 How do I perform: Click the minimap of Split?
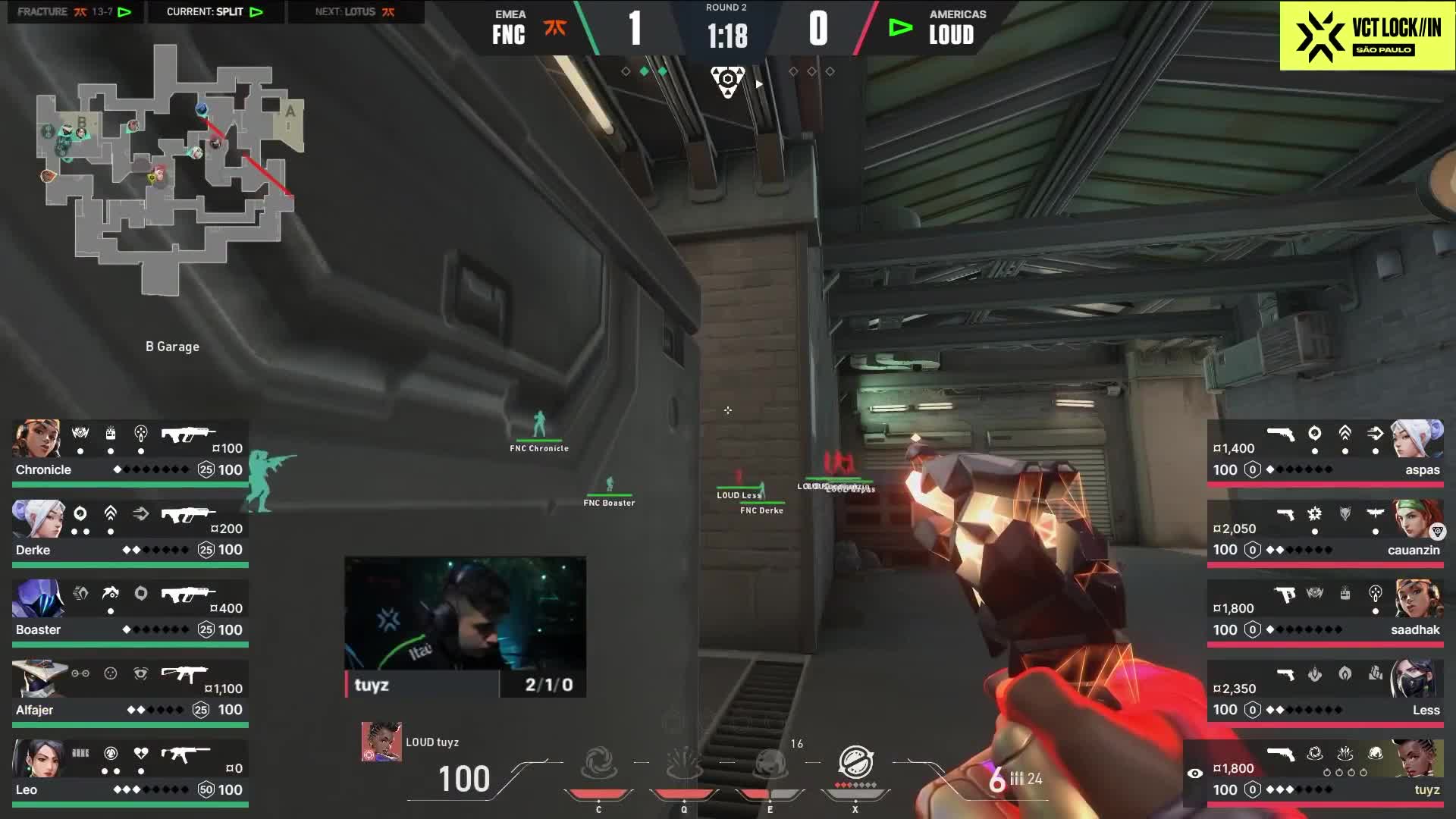tap(171, 168)
